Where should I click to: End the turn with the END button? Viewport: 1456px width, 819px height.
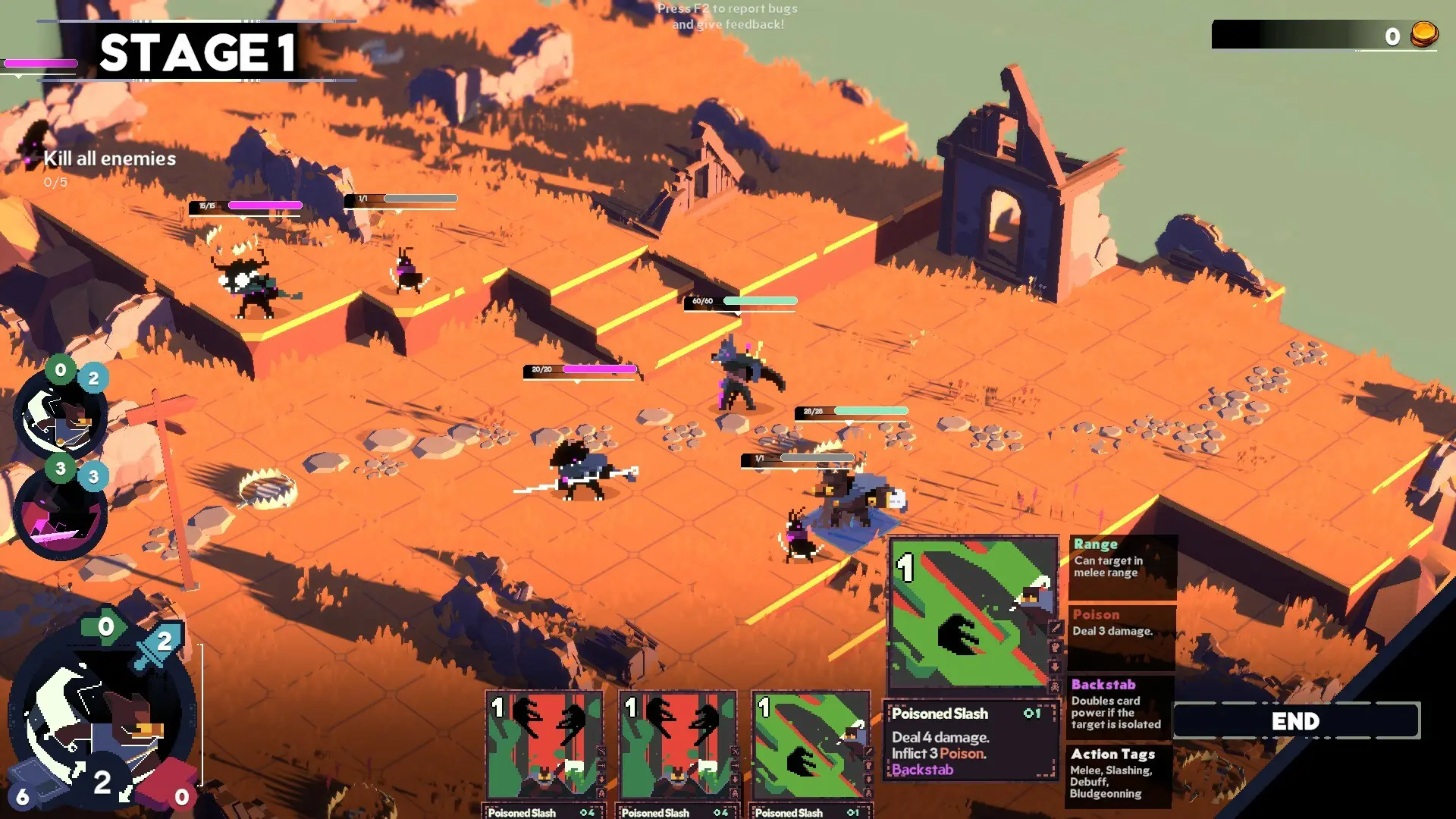coord(1296,720)
